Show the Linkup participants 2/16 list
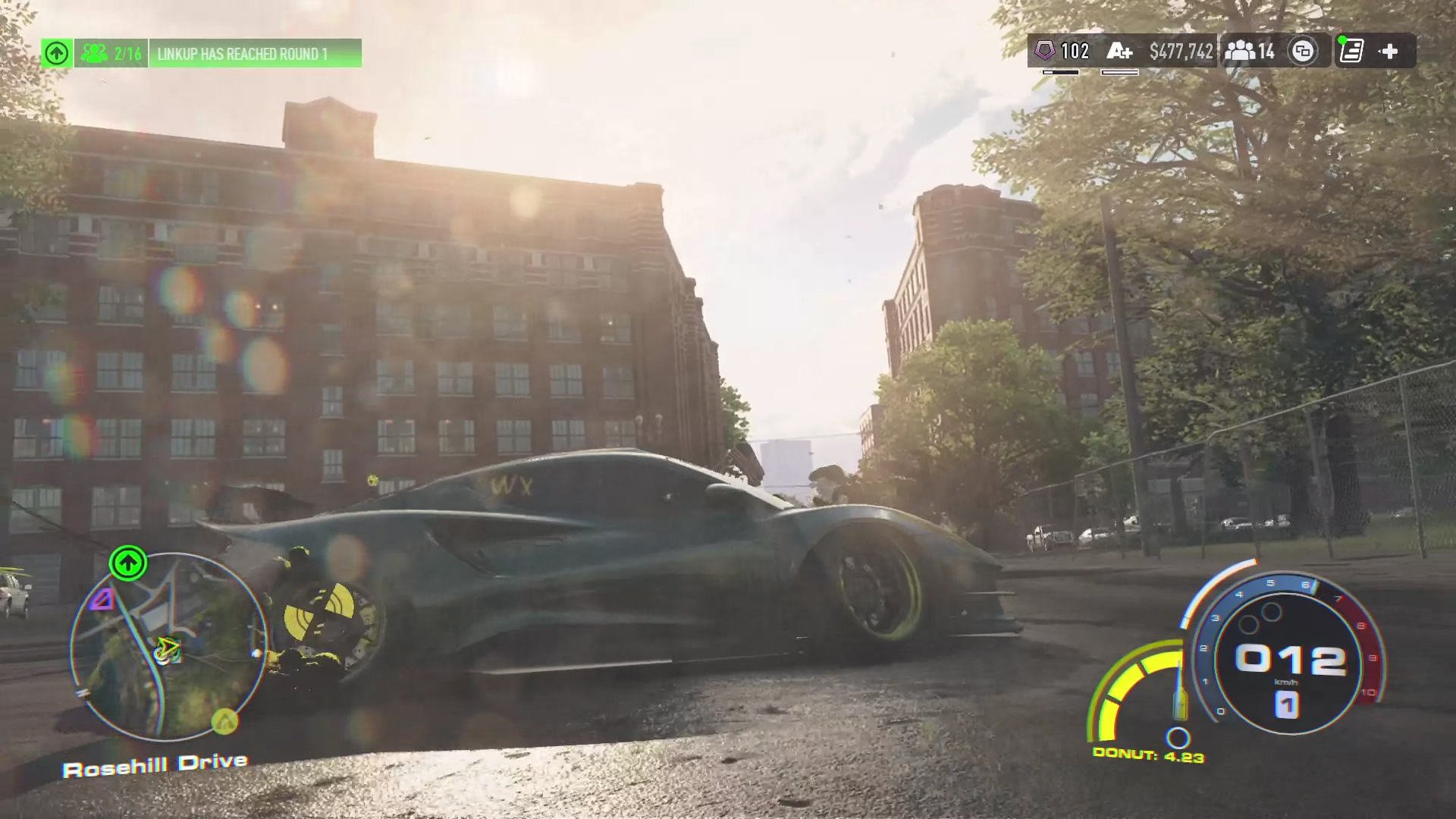Image resolution: width=1456 pixels, height=819 pixels. click(x=111, y=54)
